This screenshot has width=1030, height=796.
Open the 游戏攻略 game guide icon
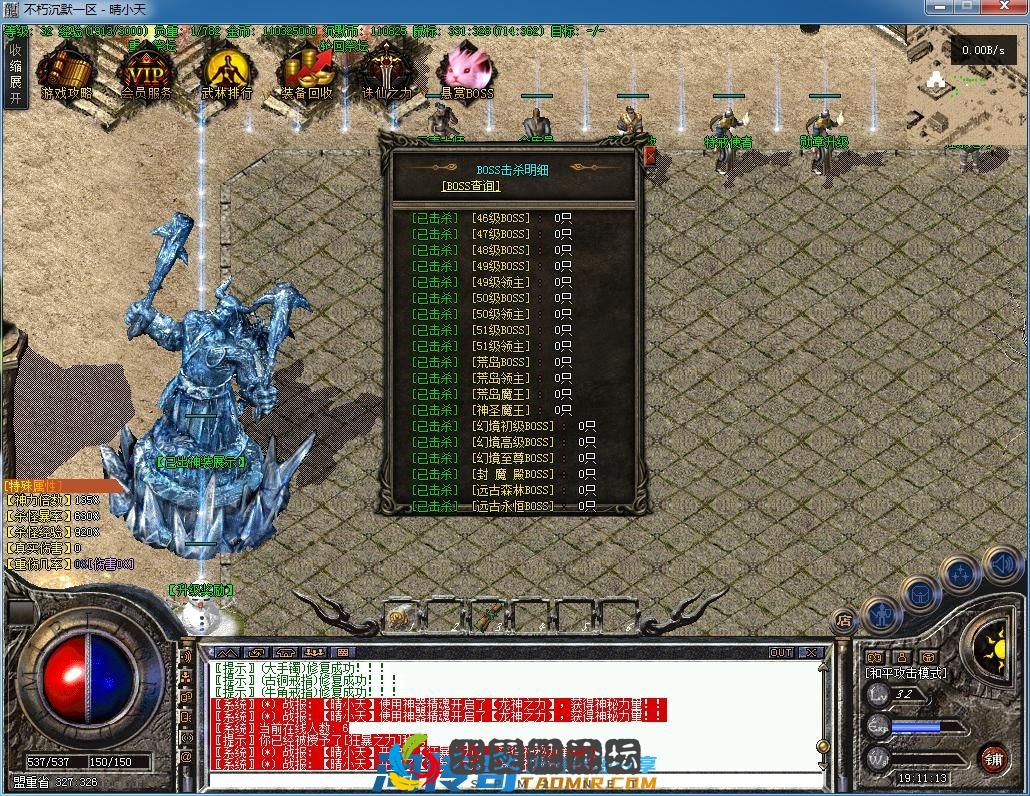[66, 72]
